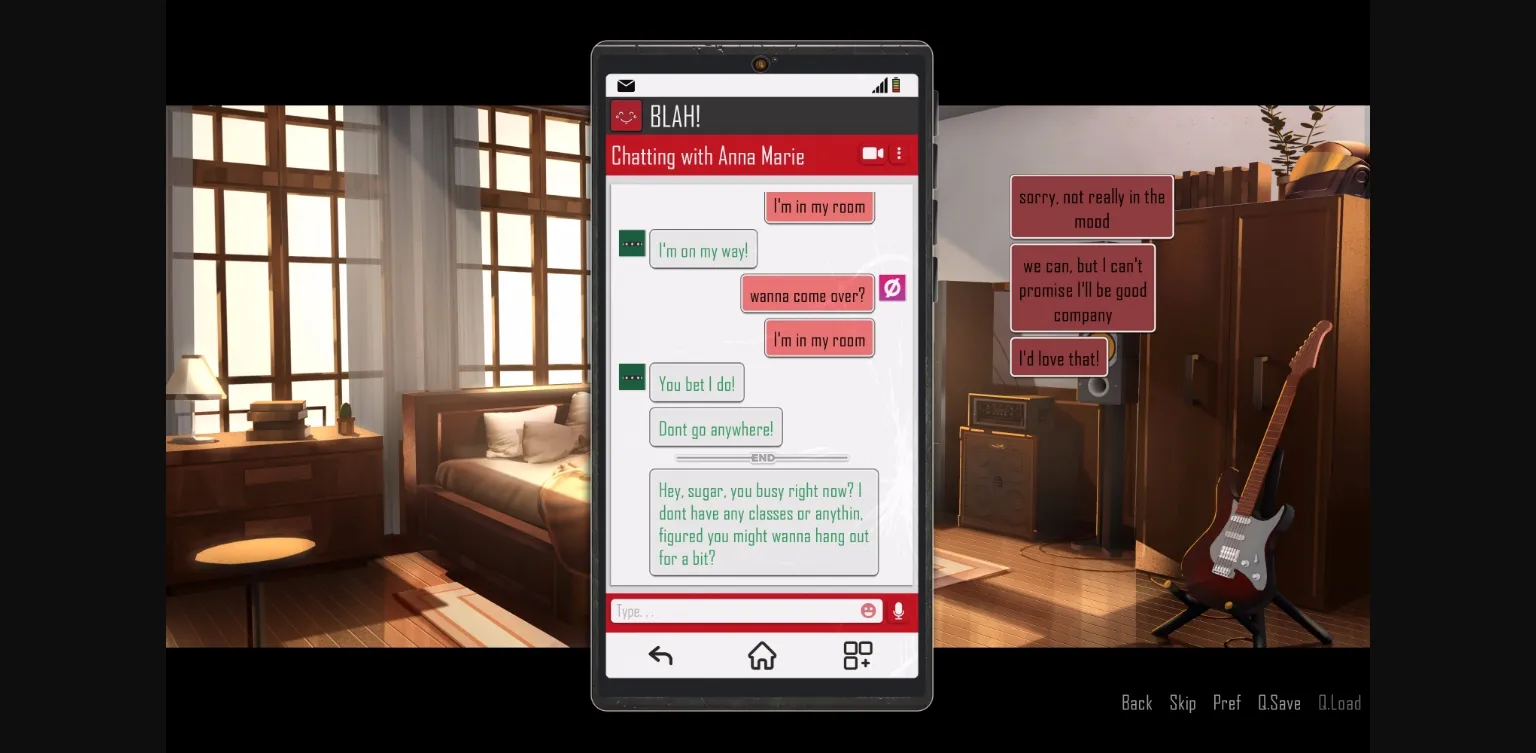Screen dimensions: 1536x753
Task: Click the END progress divider in the chat
Action: point(762,458)
